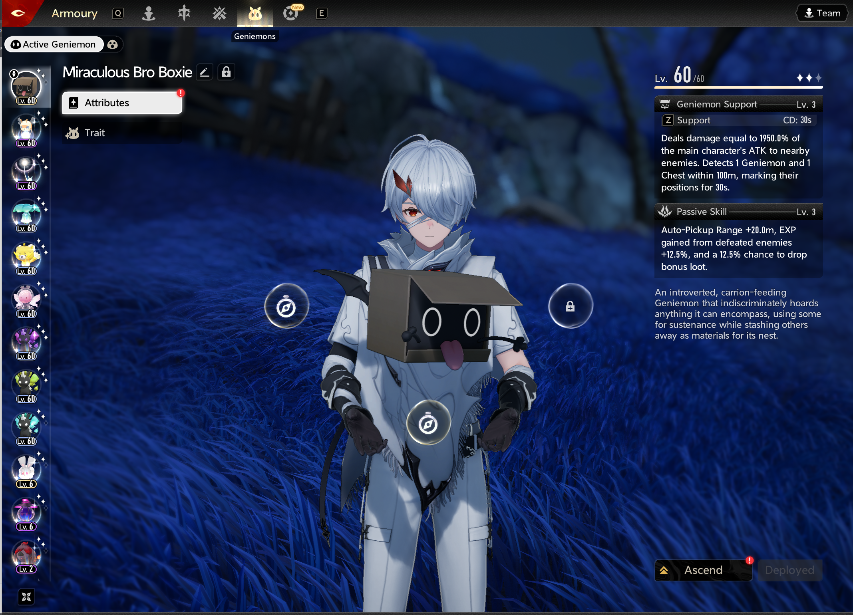Open the top bar tab marked New
Screen dimensions: 853x615
pos(292,13)
